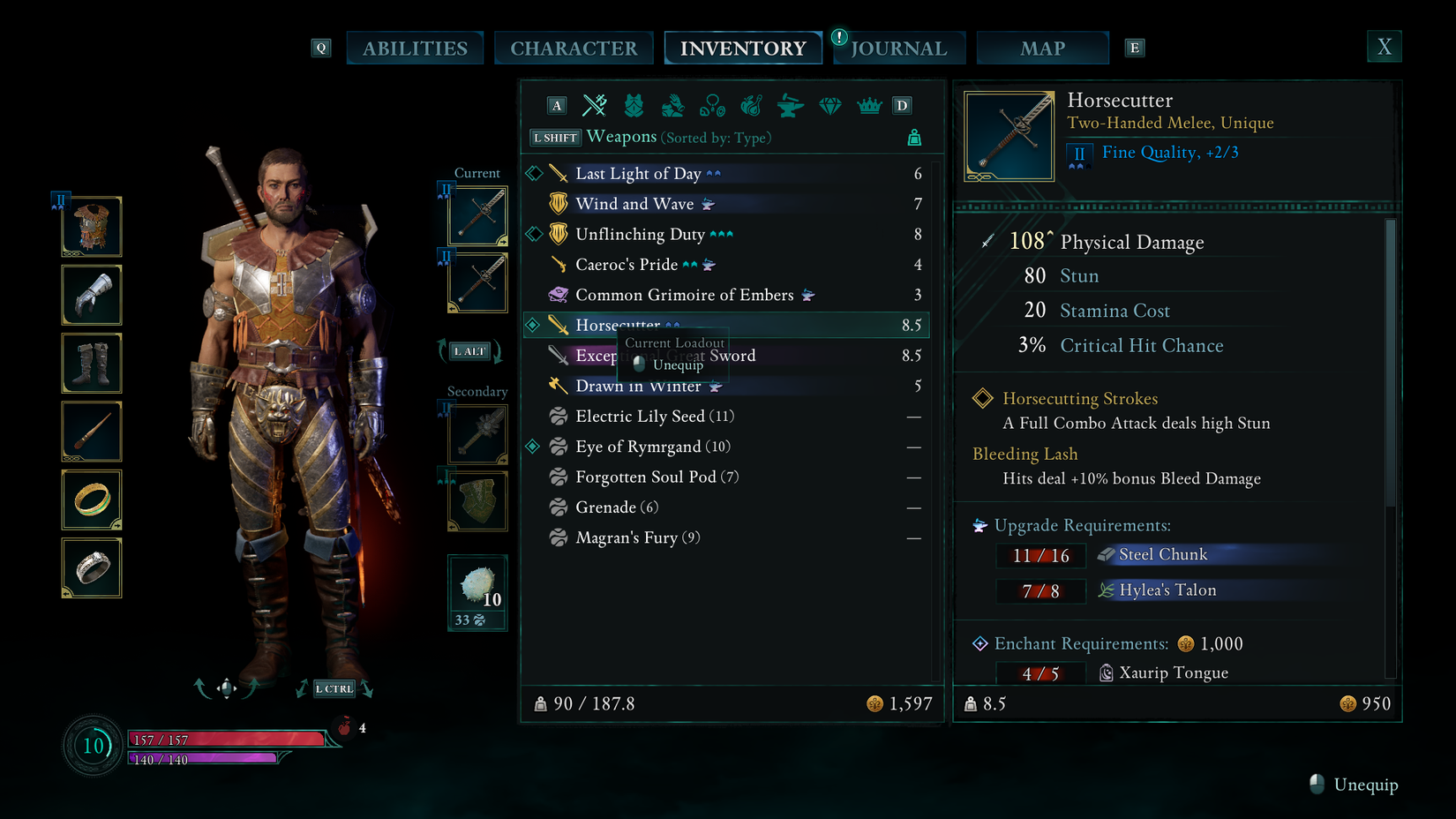Viewport: 1456px width, 819px height.
Task: Open the food and drink filter icon
Action: pyautogui.click(x=751, y=105)
